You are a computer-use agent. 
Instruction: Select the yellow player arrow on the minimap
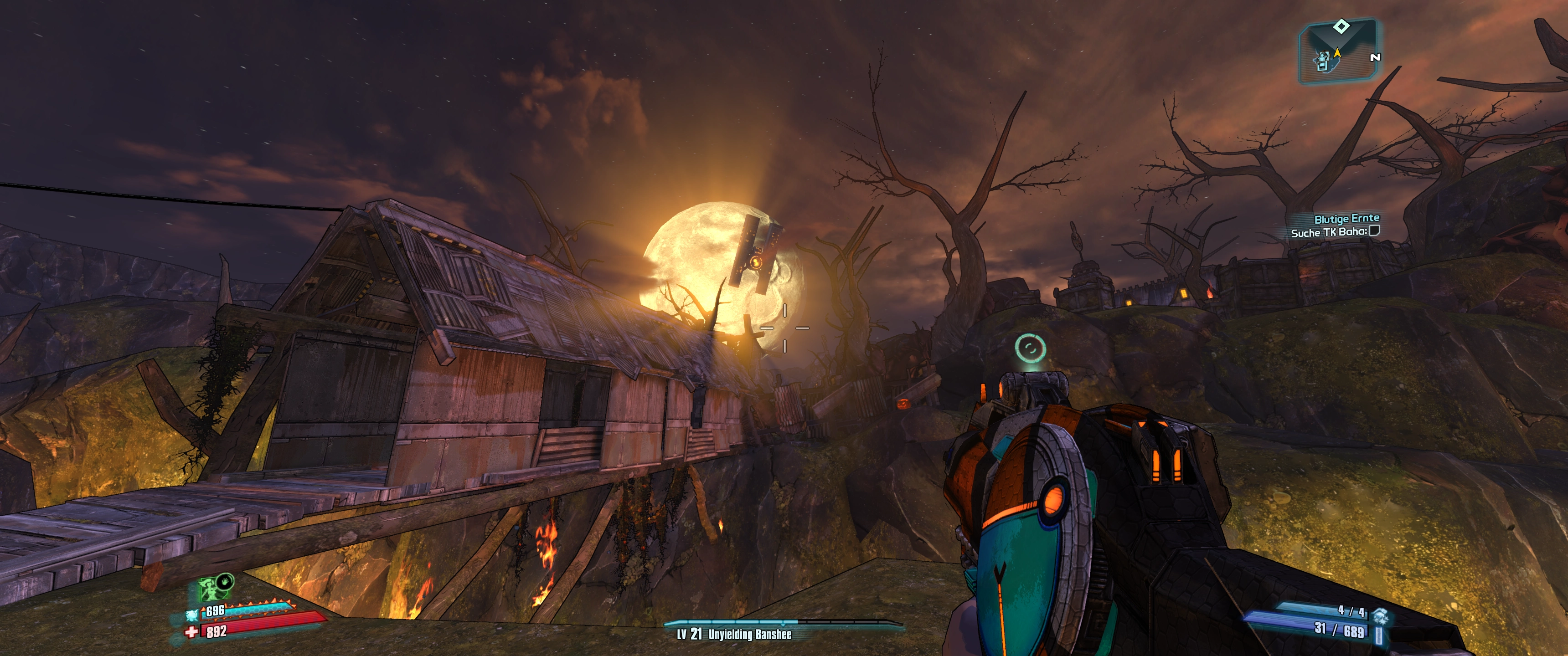click(x=1337, y=53)
